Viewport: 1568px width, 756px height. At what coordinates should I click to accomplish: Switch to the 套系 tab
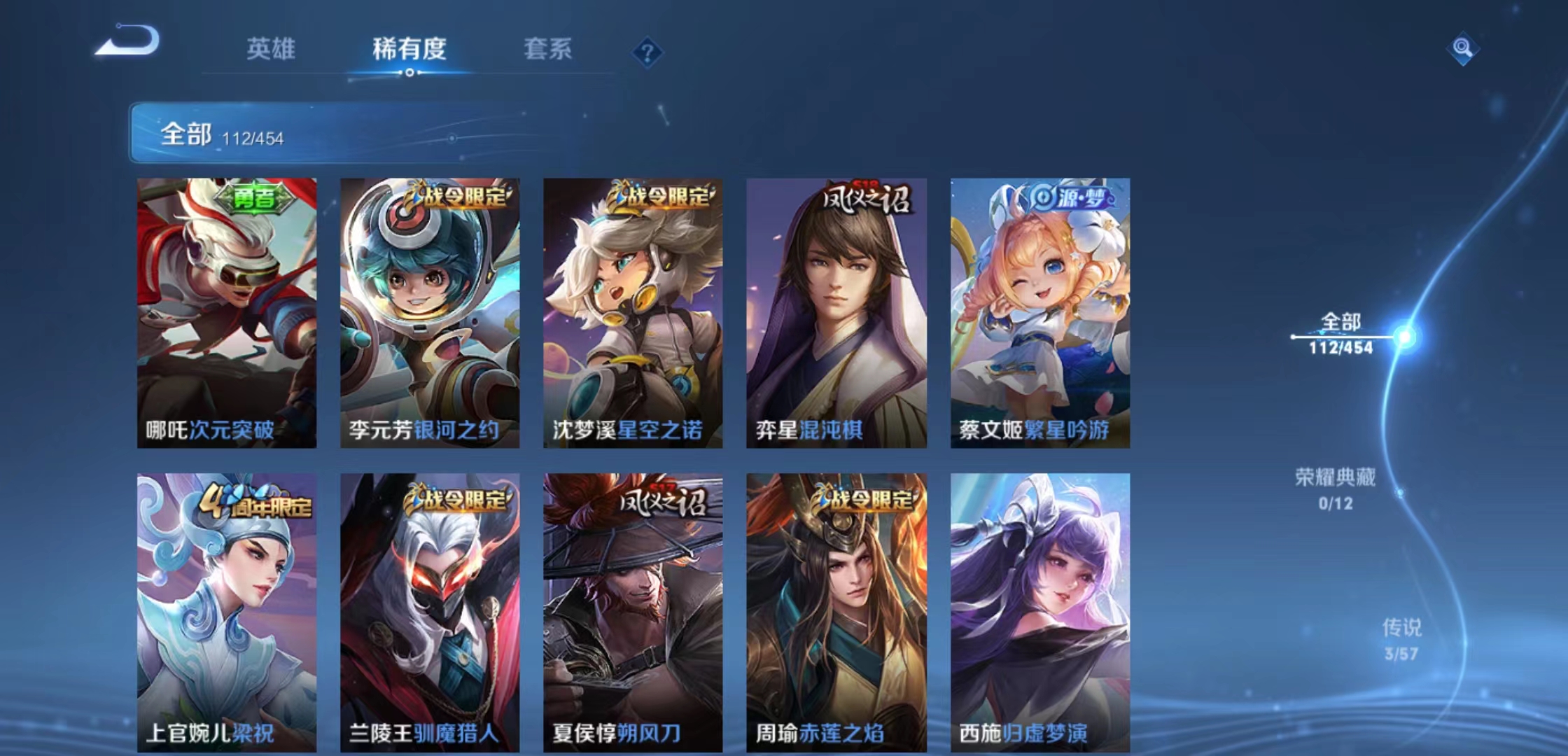point(547,49)
